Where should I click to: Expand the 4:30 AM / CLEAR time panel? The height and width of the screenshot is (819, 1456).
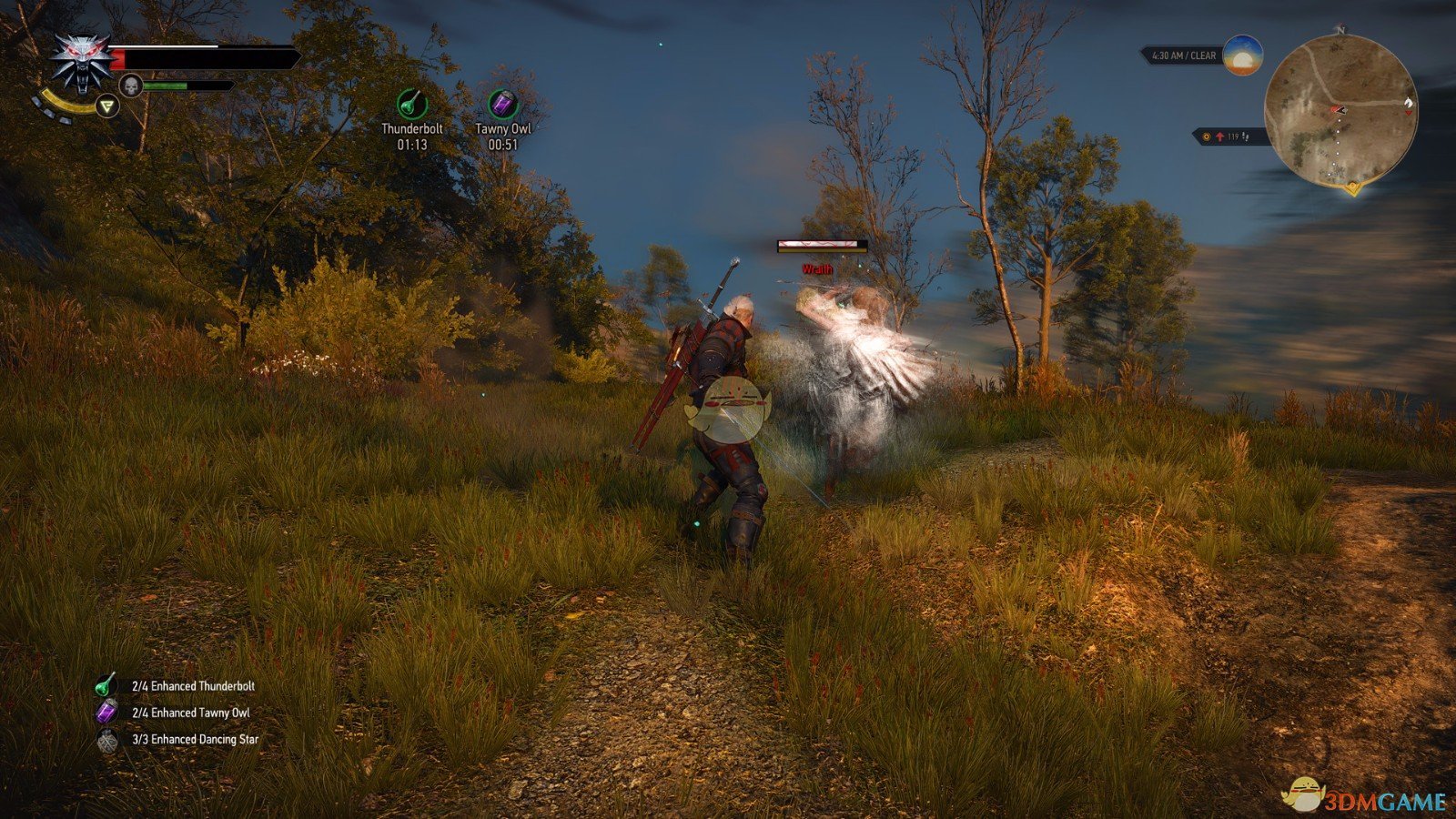click(x=1183, y=55)
